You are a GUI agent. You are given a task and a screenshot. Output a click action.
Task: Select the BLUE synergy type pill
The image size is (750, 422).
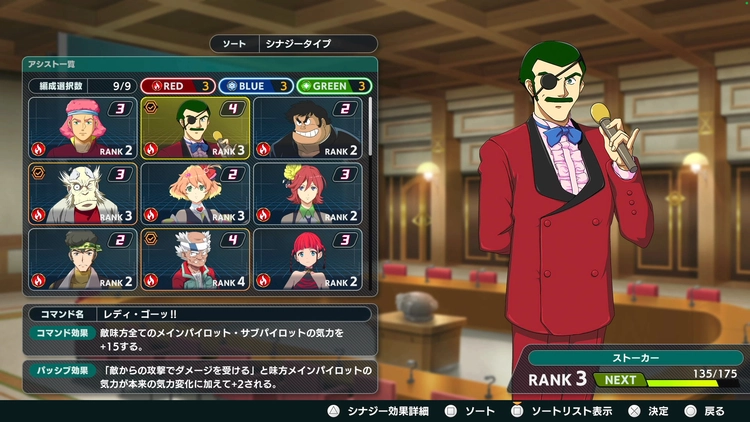point(254,86)
